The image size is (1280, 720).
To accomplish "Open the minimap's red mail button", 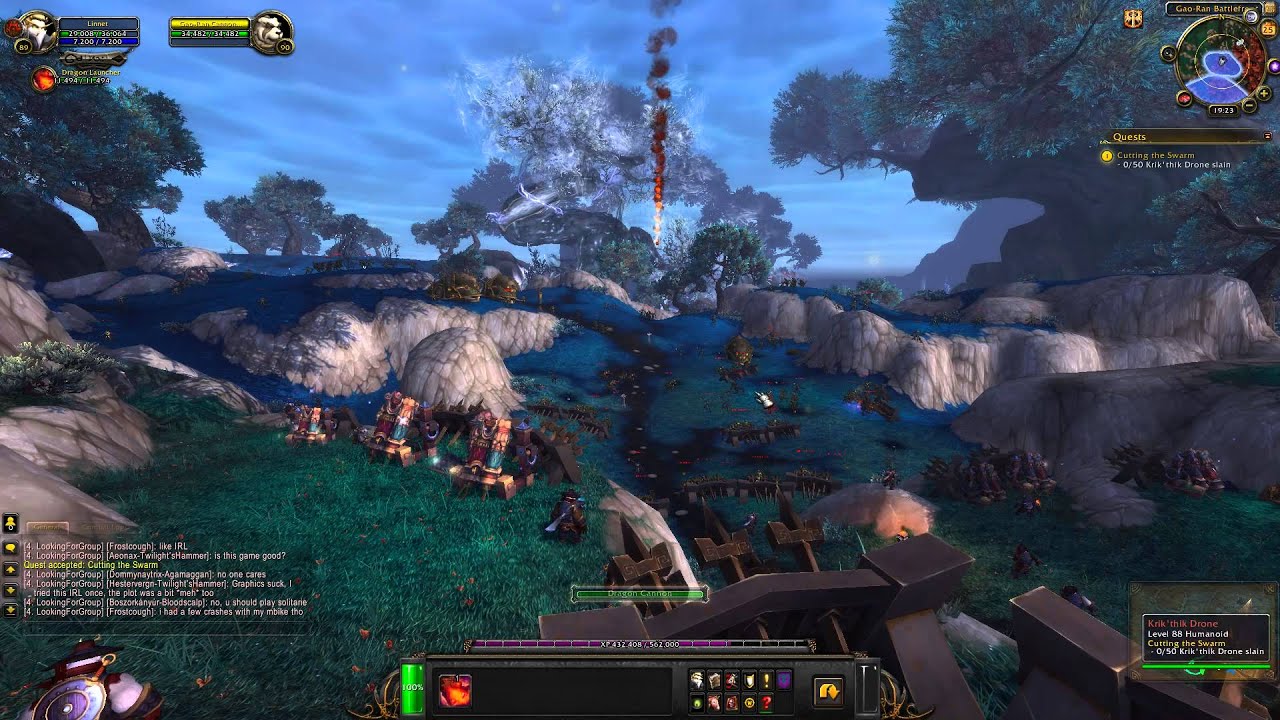I will pos(1184,98).
